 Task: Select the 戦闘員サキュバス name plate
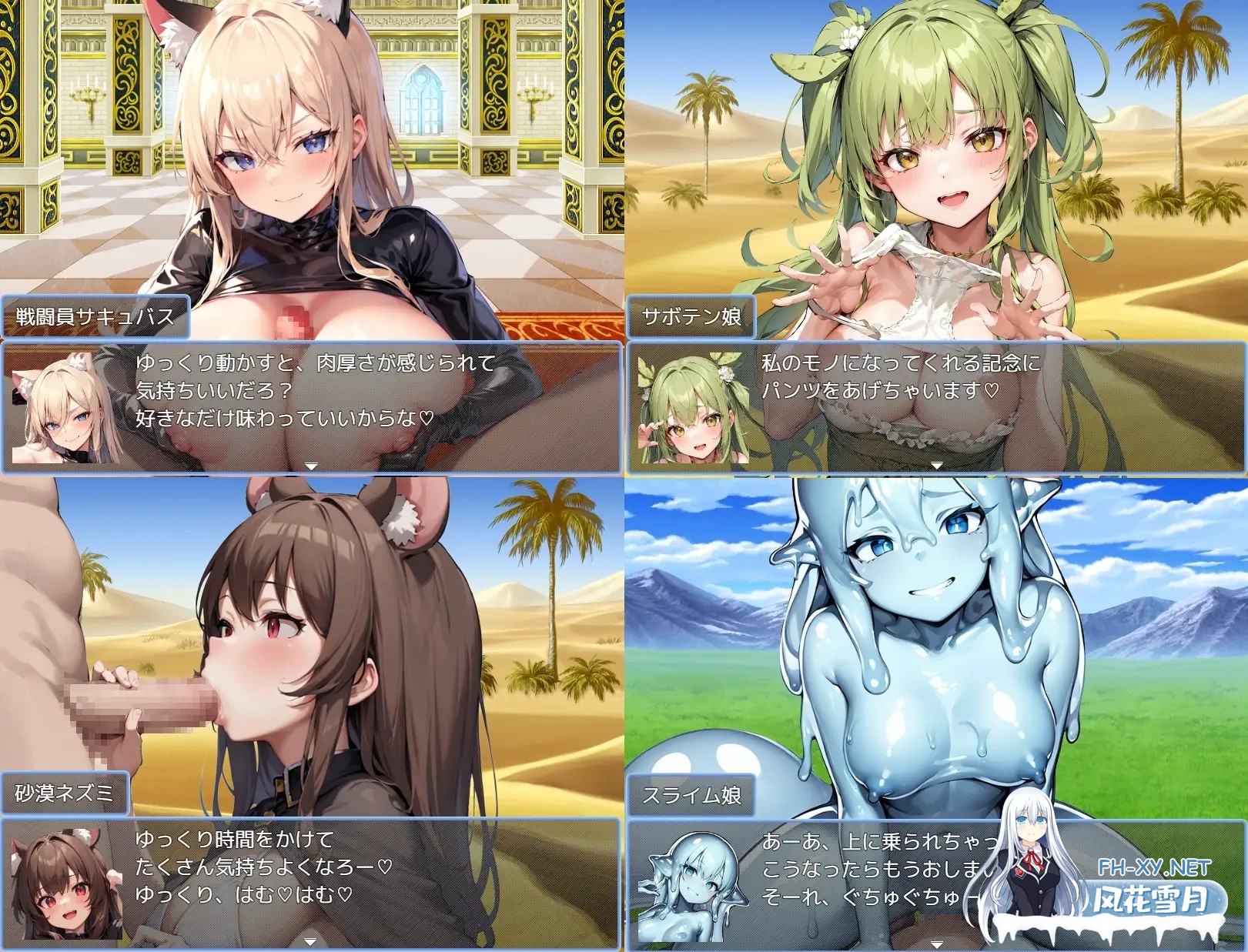click(94, 313)
